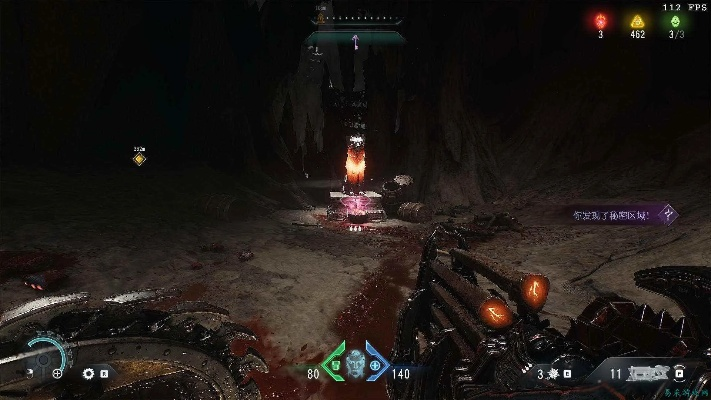Click the gear-shaped equipment icon
Viewport: 711px width, 400px height.
tap(88, 373)
